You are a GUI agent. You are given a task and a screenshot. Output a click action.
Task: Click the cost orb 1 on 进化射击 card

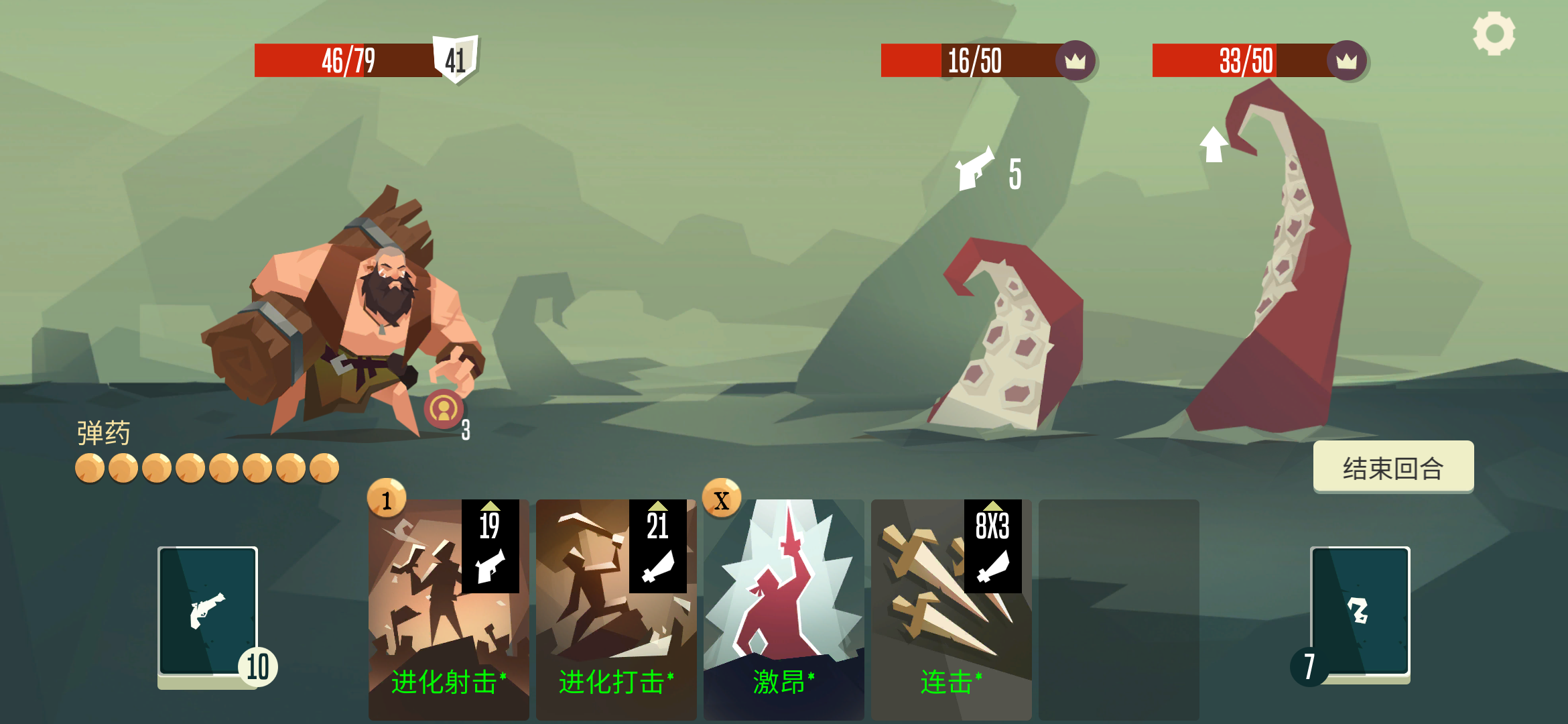pos(385,501)
